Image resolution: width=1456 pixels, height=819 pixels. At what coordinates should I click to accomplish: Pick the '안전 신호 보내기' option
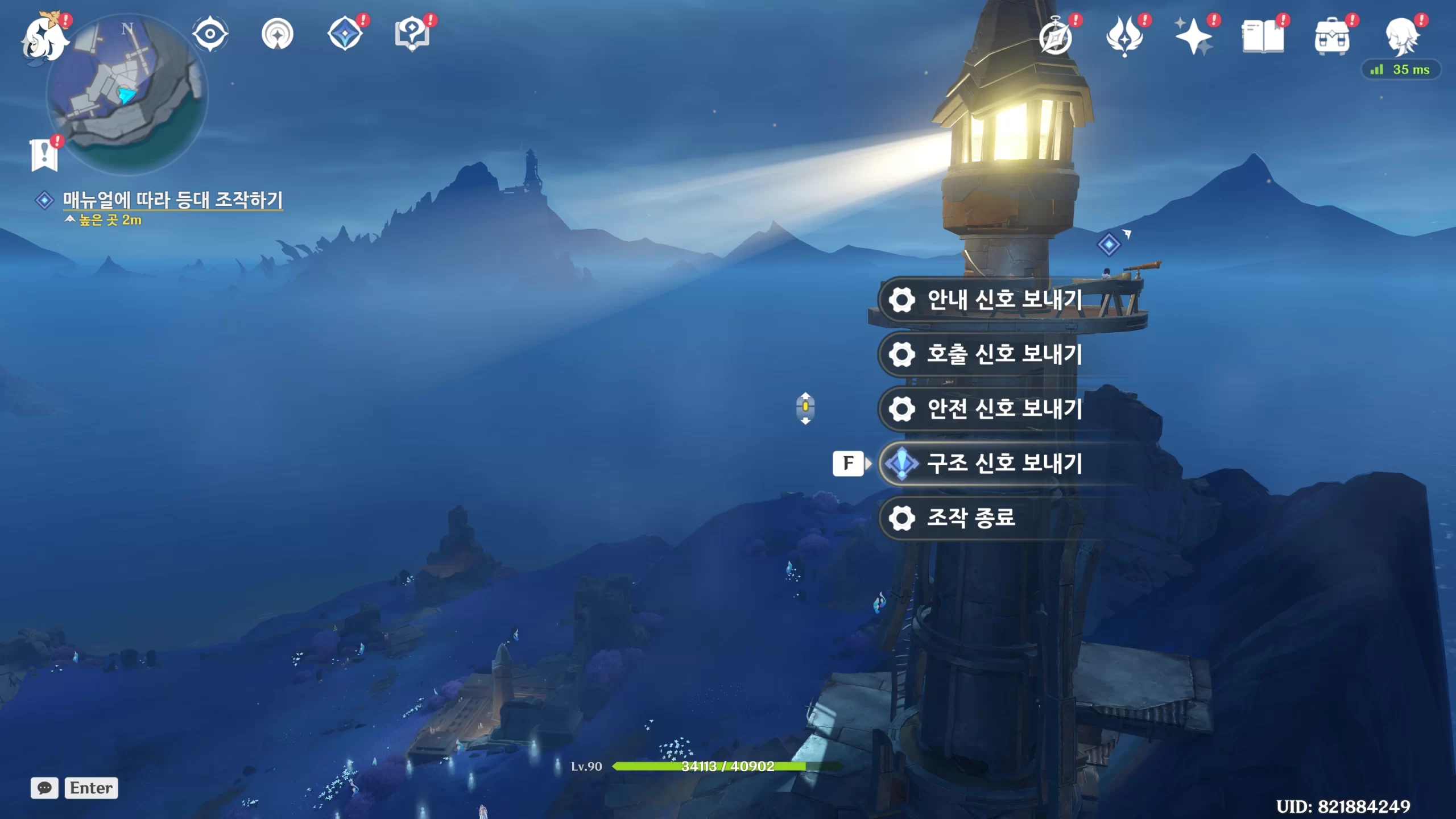(x=1004, y=409)
